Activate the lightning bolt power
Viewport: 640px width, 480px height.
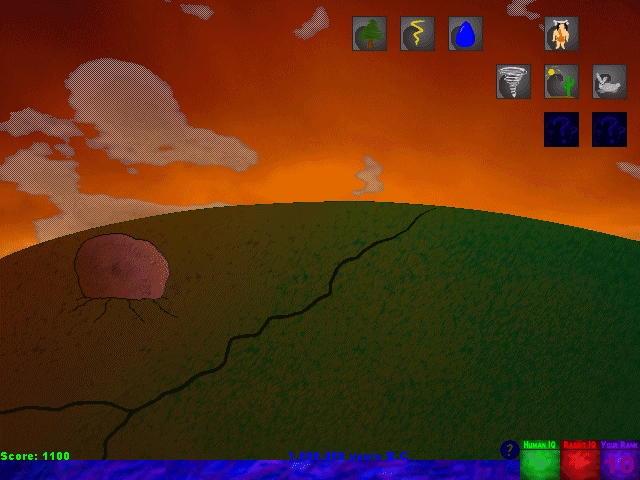(x=417, y=34)
